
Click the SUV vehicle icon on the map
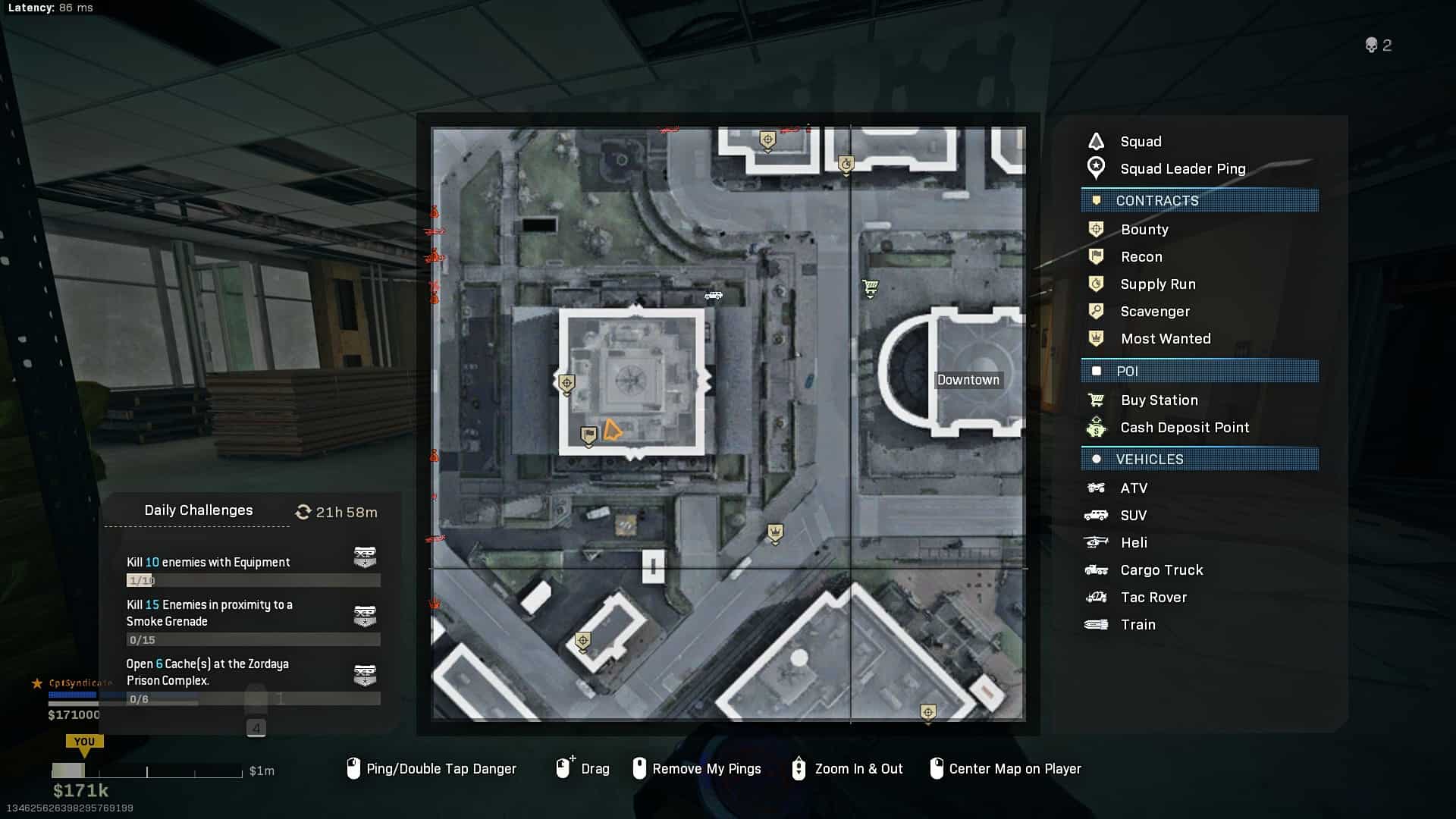(x=713, y=296)
